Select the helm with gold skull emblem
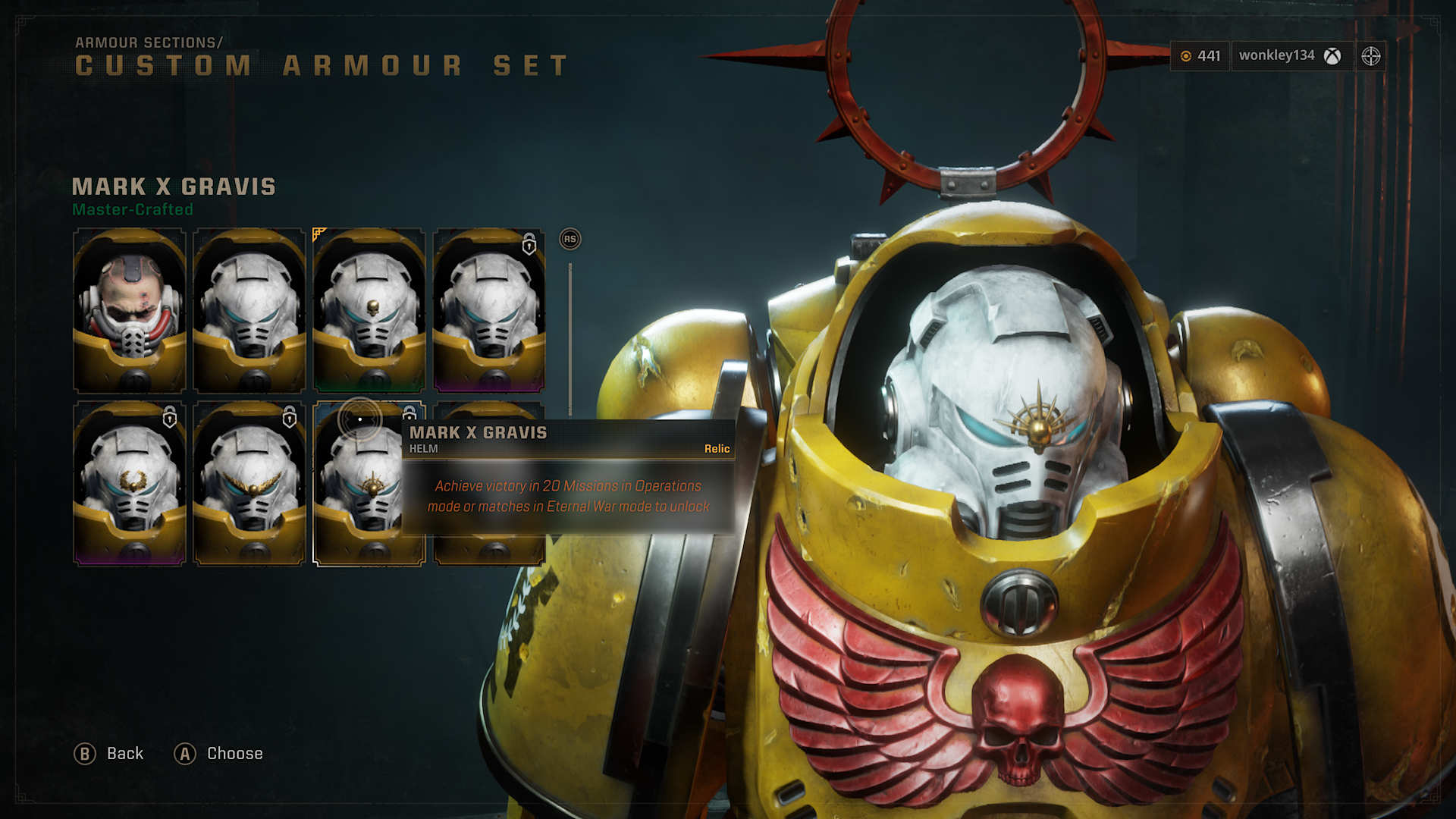1456x819 pixels. tap(369, 310)
